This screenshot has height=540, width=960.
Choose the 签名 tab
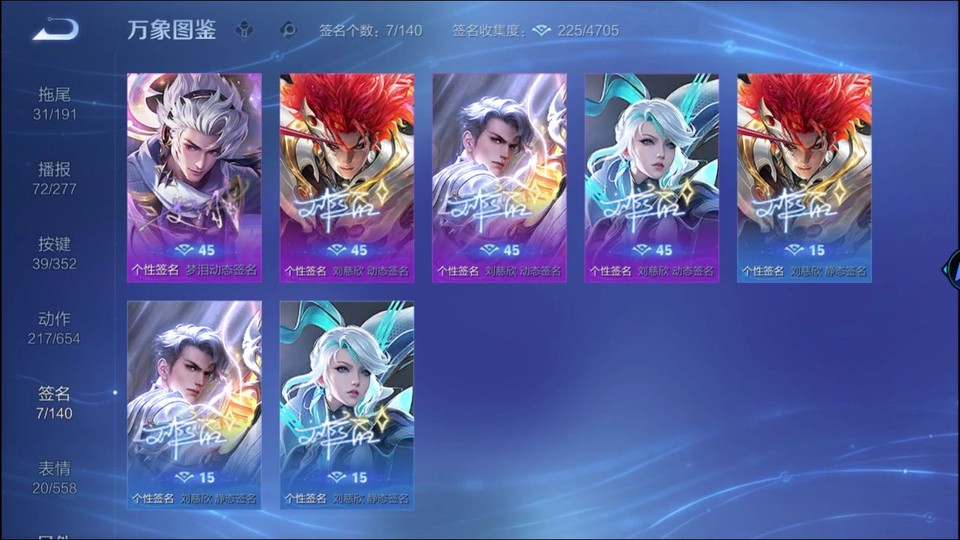(55, 402)
